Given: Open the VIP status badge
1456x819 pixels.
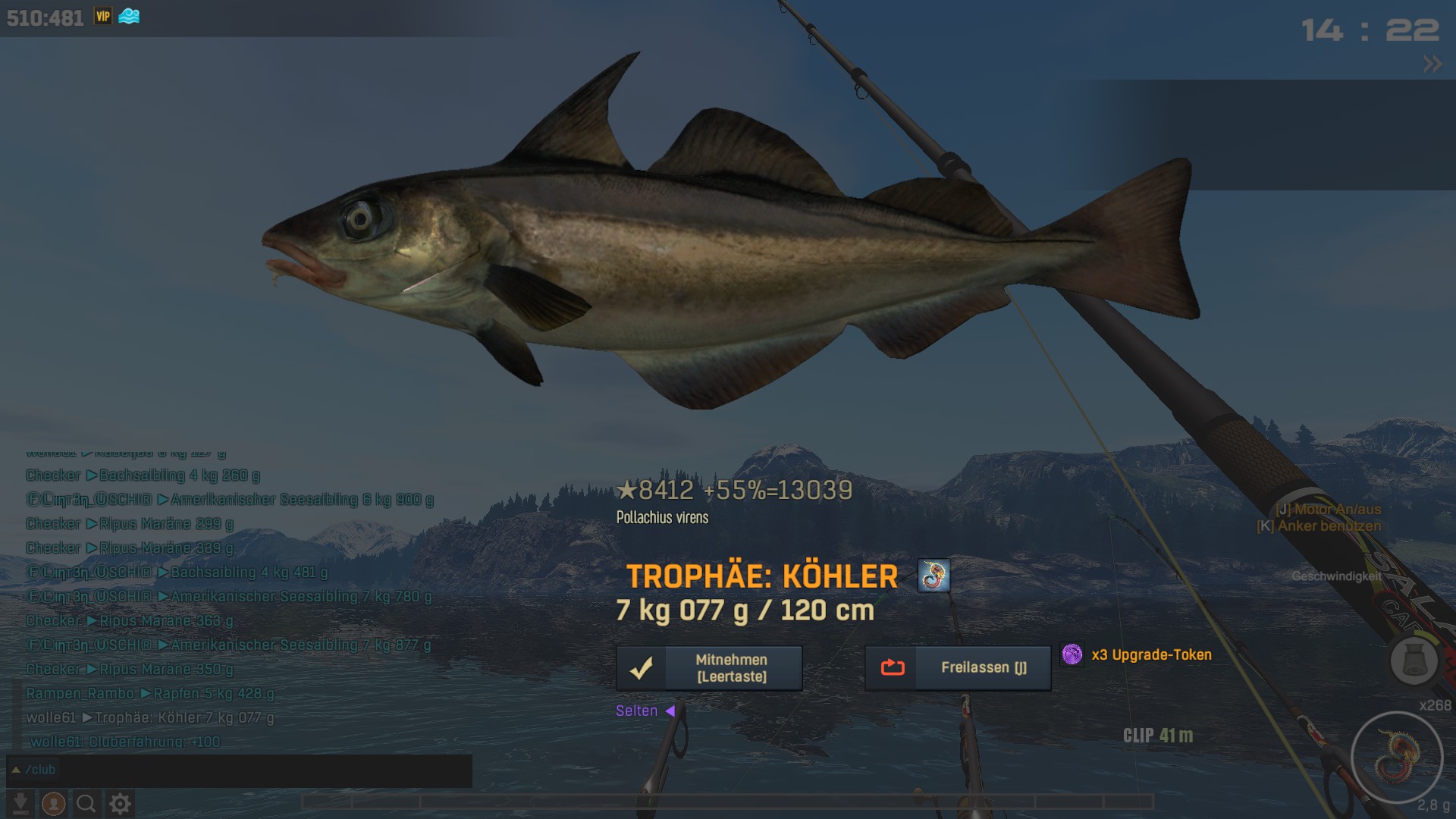Looking at the screenshot, I should [x=103, y=17].
